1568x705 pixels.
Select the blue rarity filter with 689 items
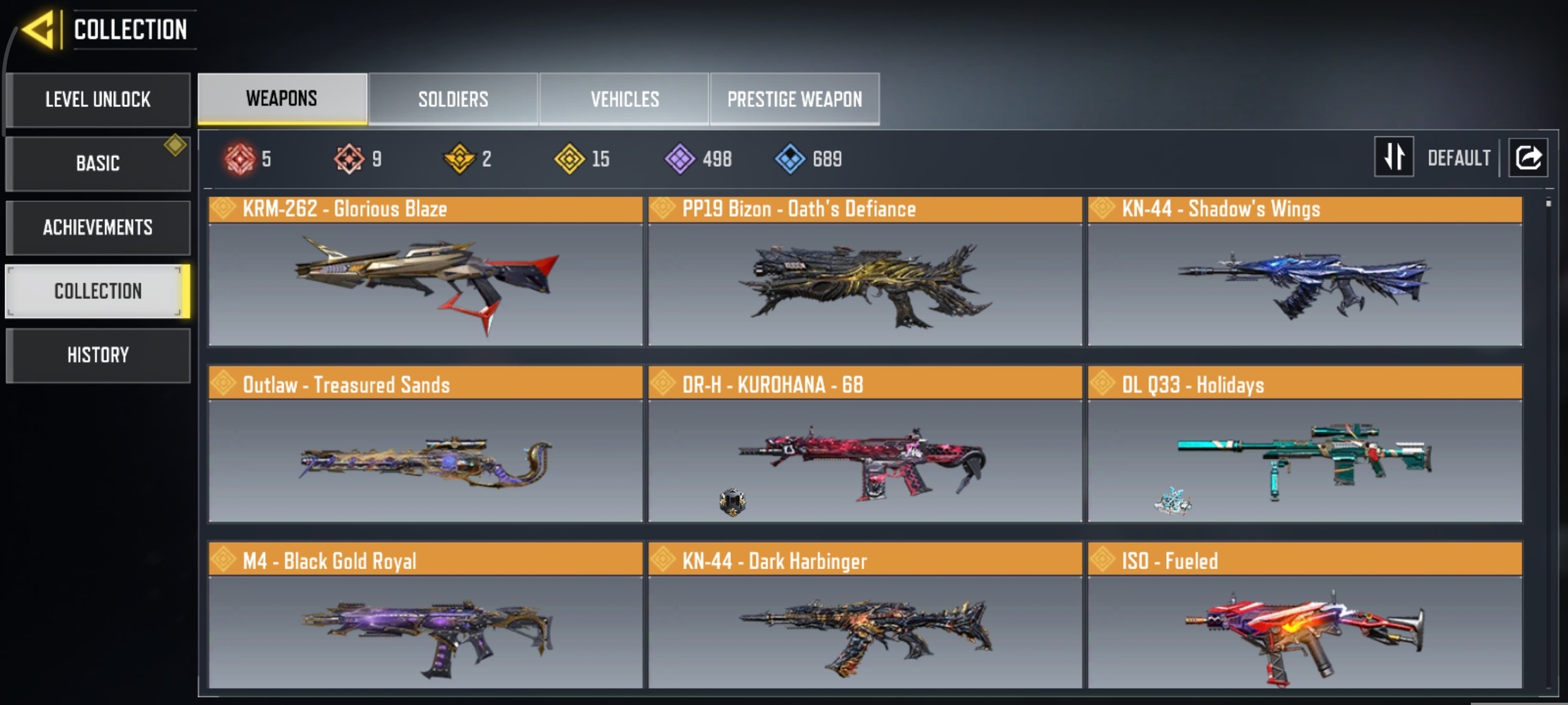pyautogui.click(x=791, y=158)
